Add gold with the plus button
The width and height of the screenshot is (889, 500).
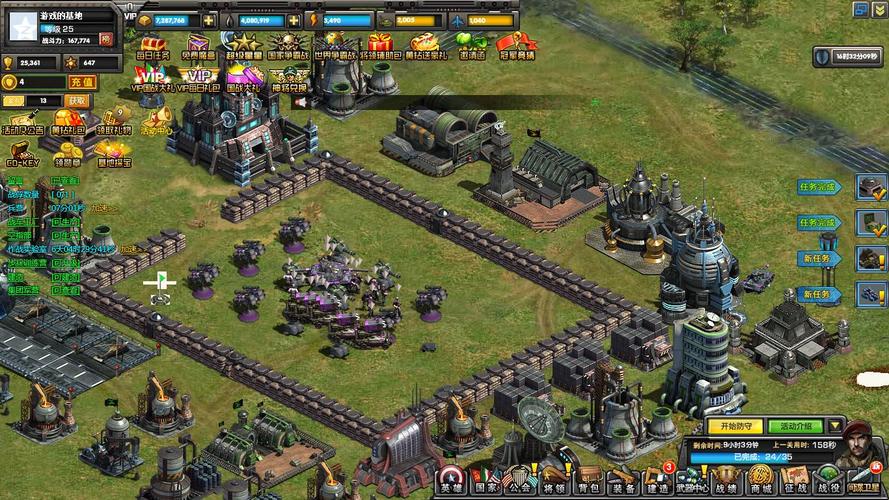click(x=208, y=20)
